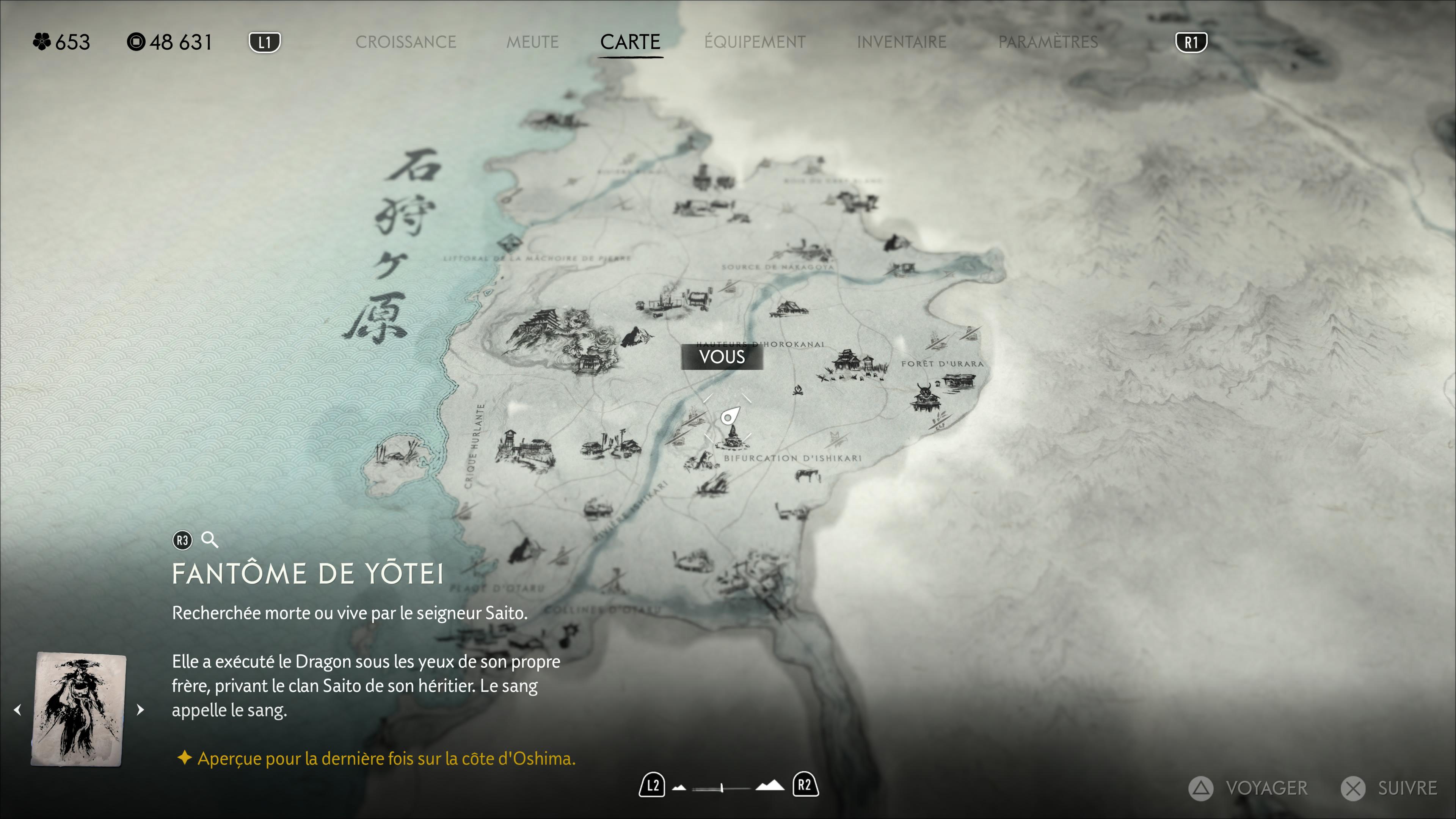Select the Carte tab
Image resolution: width=1456 pixels, height=819 pixels.
tap(630, 42)
